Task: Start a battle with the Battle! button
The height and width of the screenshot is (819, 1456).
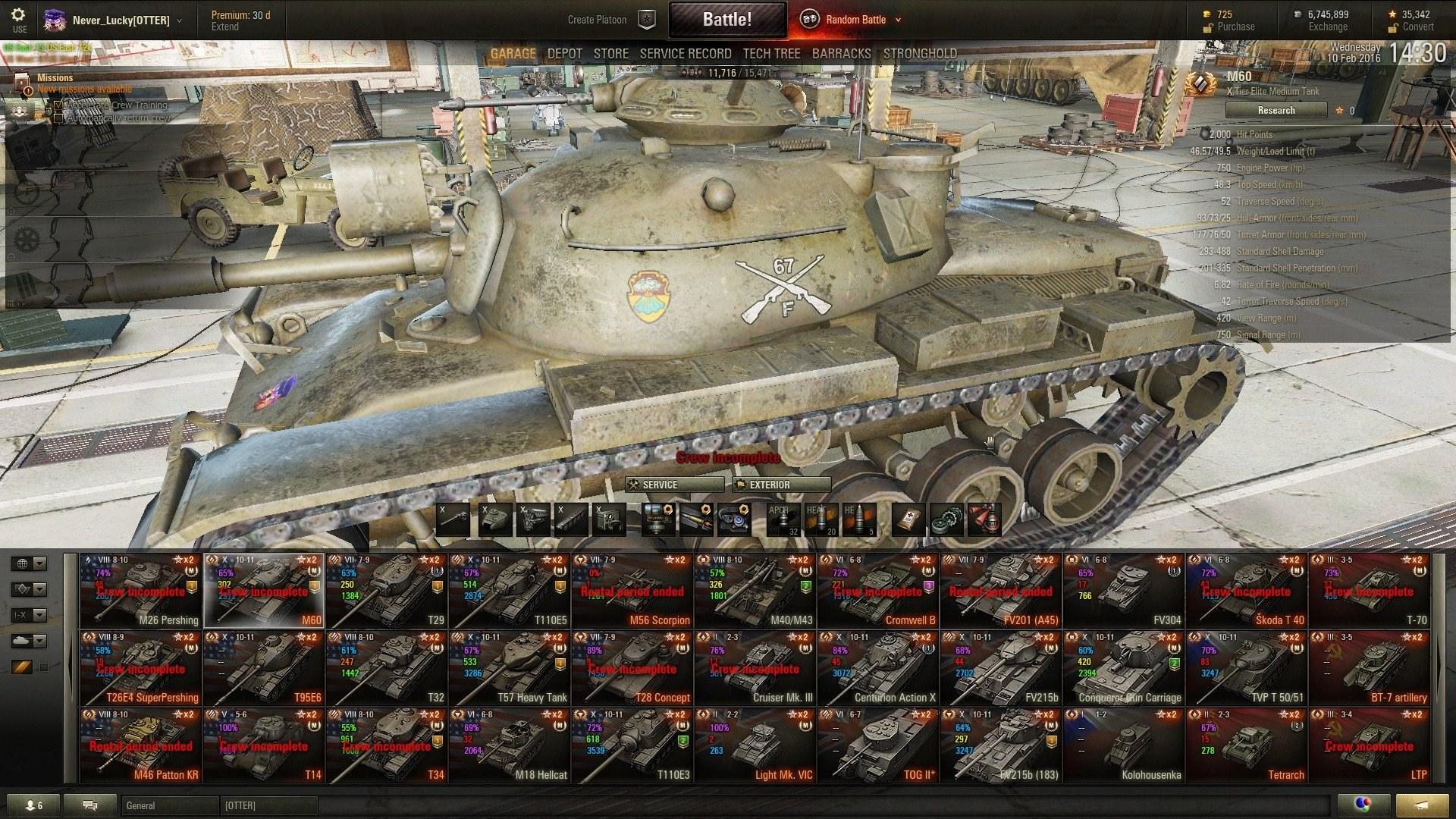Action: [x=726, y=20]
